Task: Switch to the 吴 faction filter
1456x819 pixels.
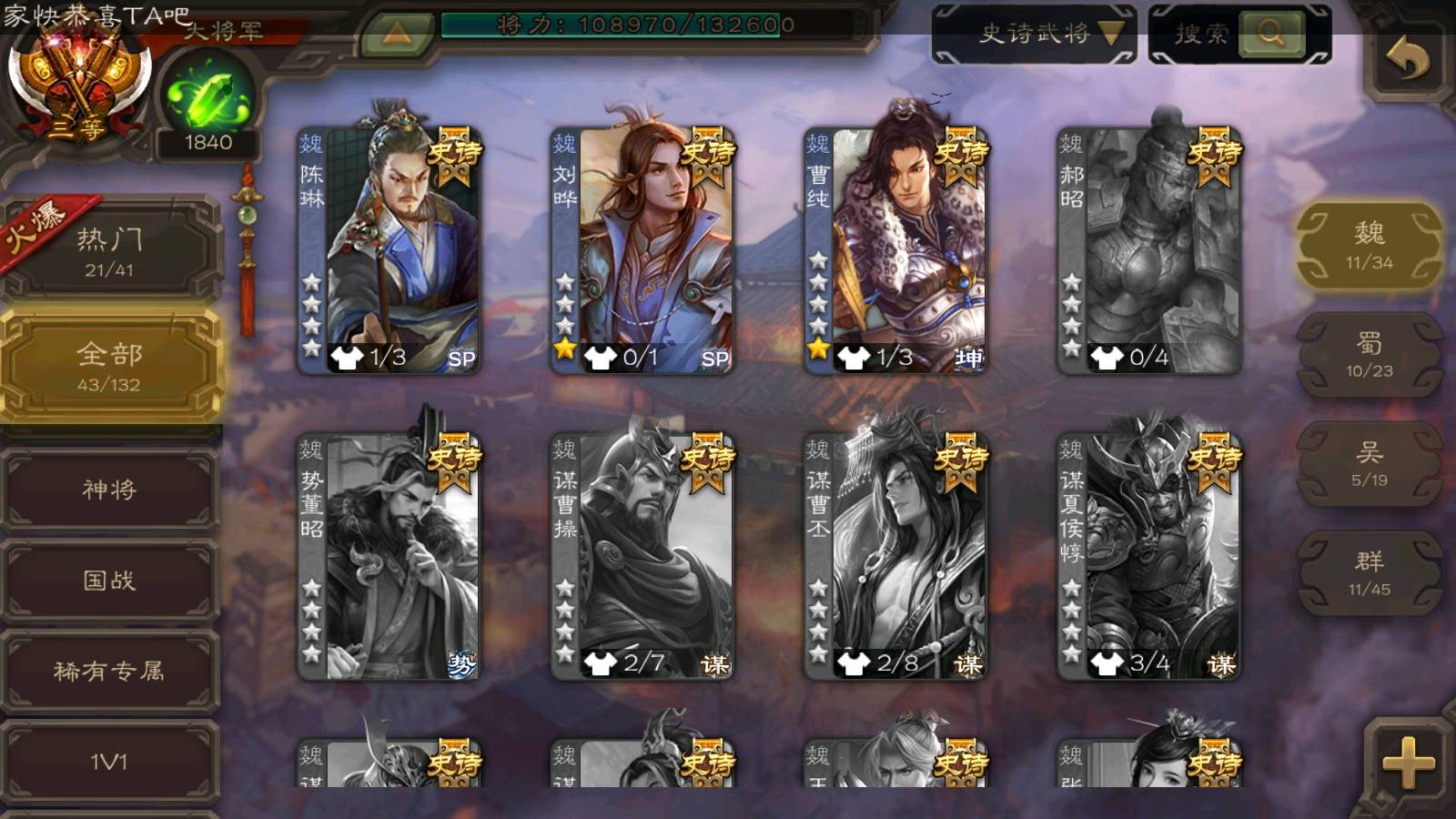Action: click(1369, 464)
